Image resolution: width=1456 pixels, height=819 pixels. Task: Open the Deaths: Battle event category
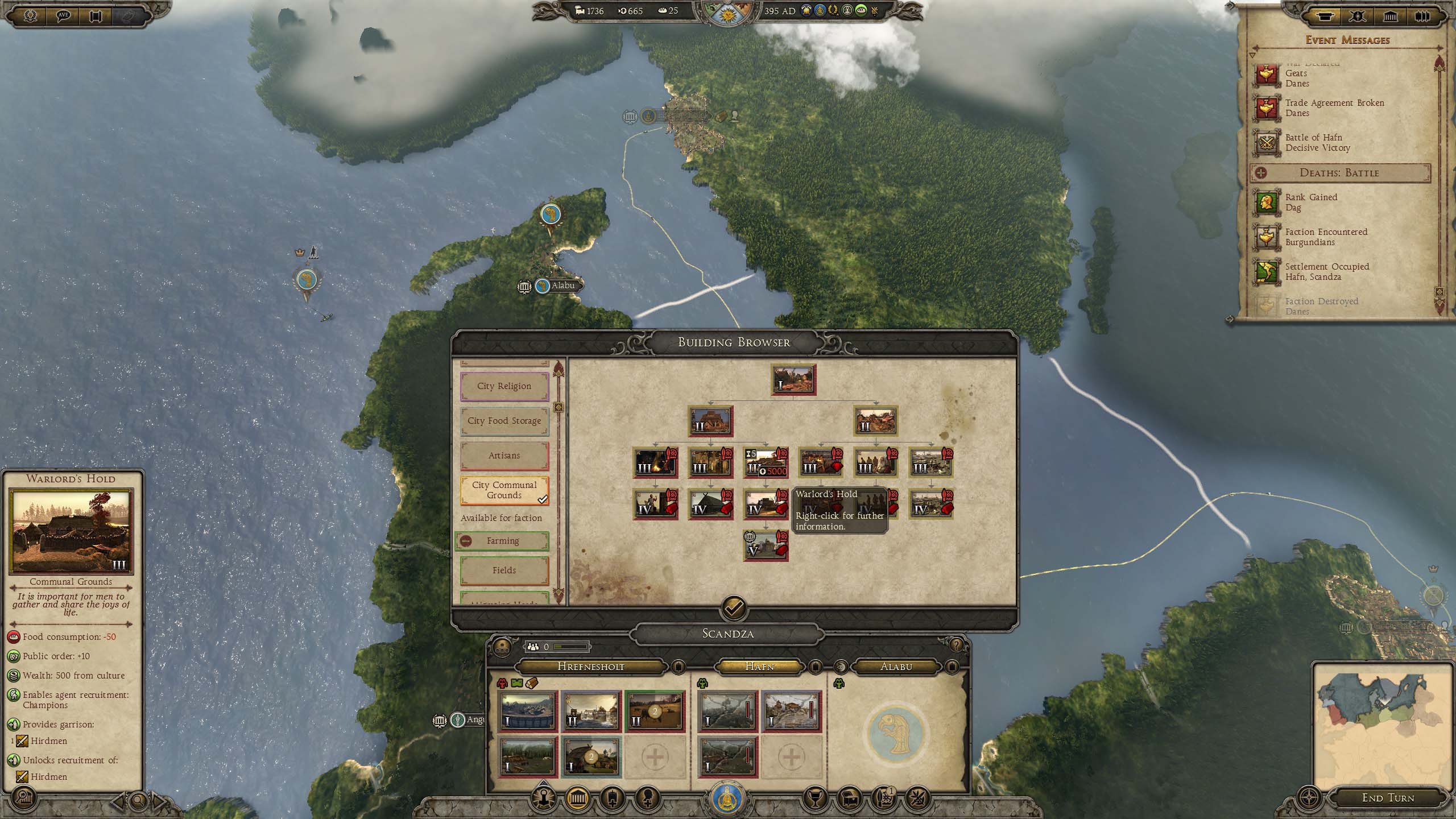click(1339, 173)
